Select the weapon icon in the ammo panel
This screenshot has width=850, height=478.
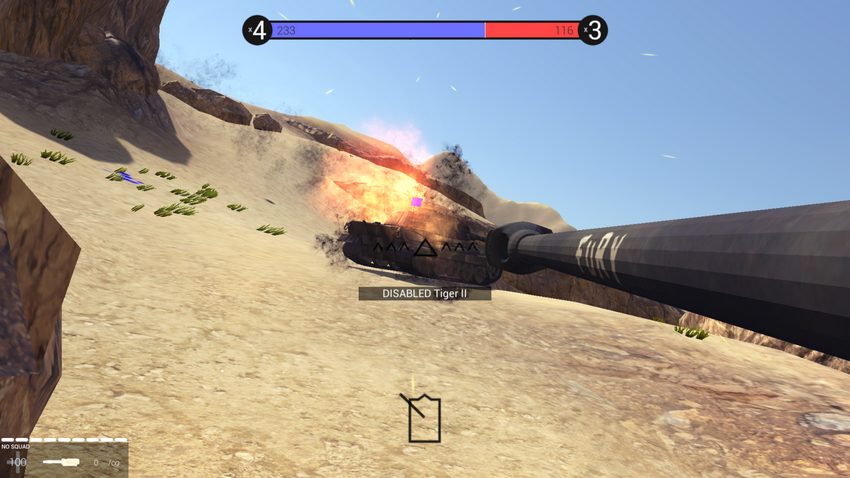[x=62, y=462]
